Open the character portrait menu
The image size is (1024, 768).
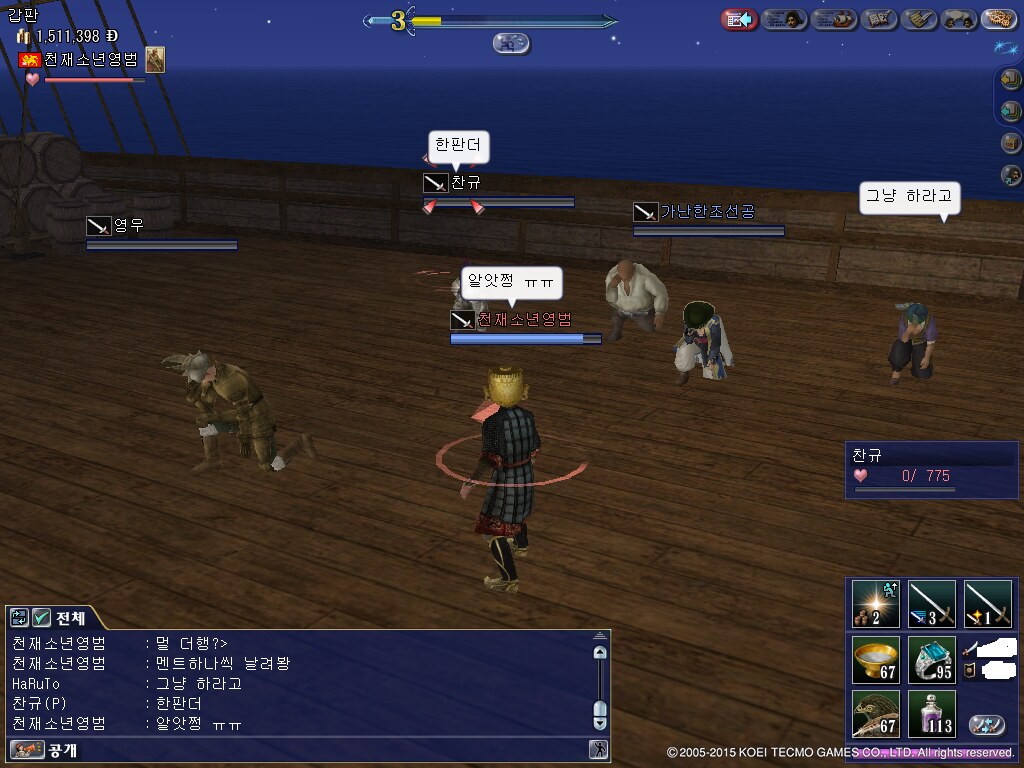(x=785, y=19)
